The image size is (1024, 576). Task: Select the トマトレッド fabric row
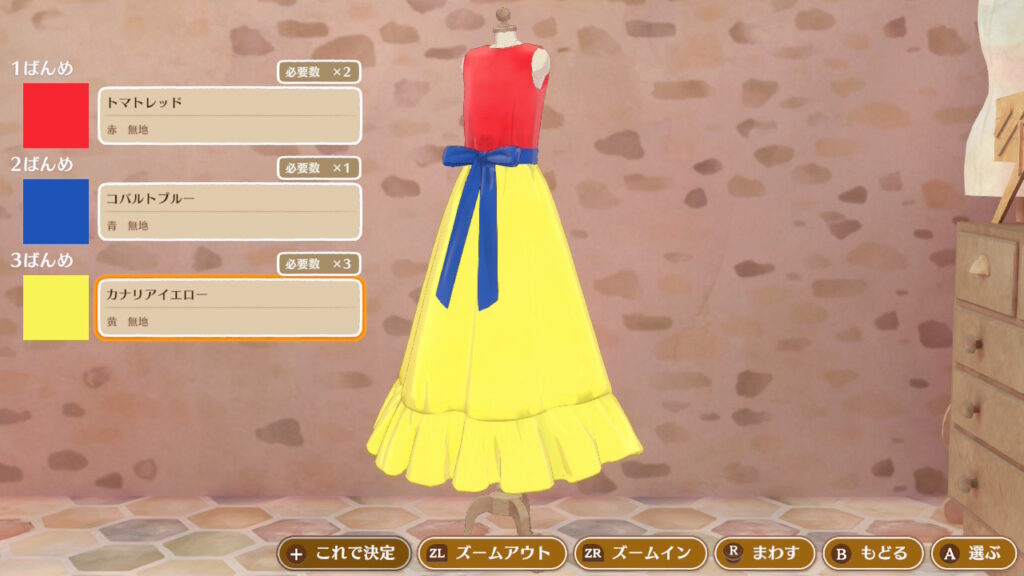[229, 116]
